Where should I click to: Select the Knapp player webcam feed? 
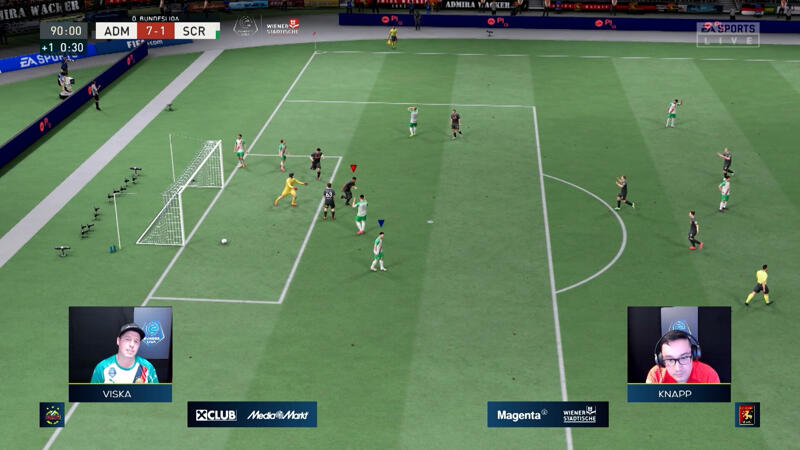(x=679, y=345)
